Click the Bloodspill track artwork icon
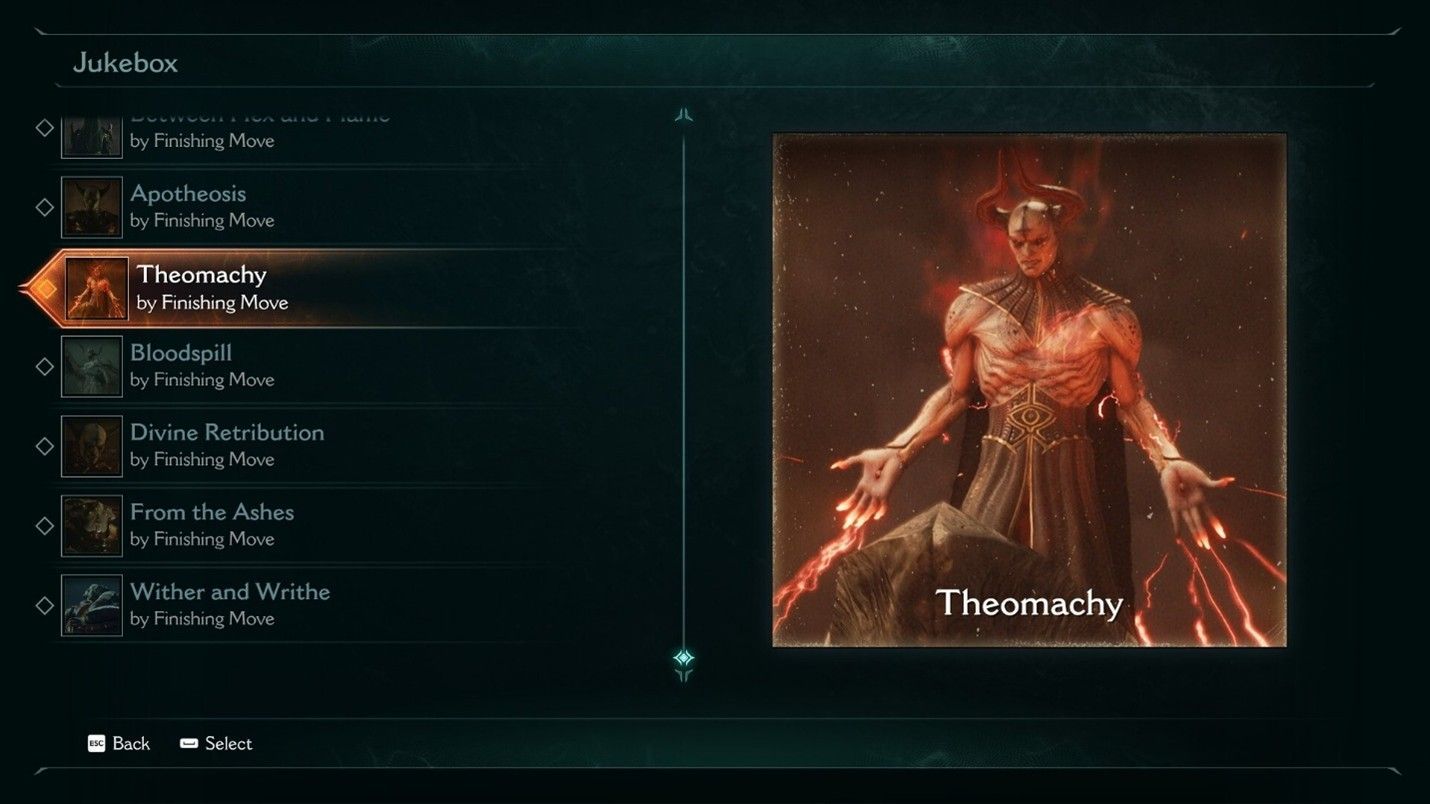 [x=91, y=366]
